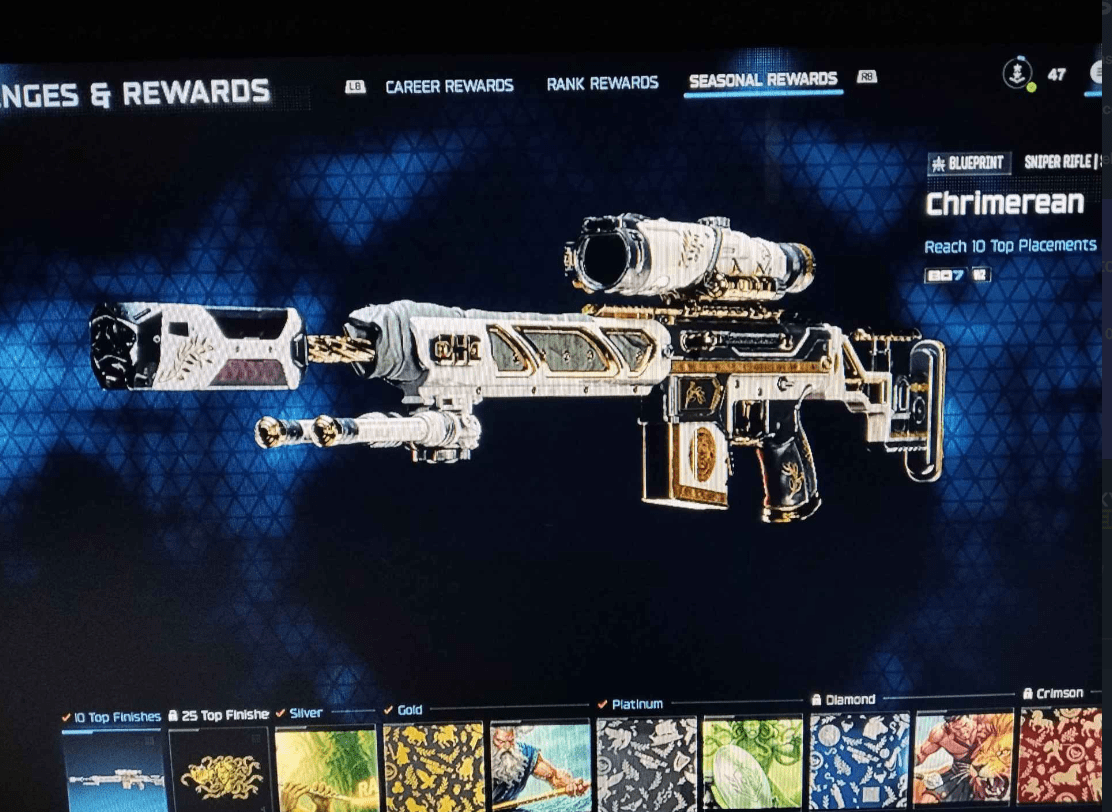1112x812 pixels.
Task: Switch to the Career Rewards tab
Action: click(x=449, y=86)
